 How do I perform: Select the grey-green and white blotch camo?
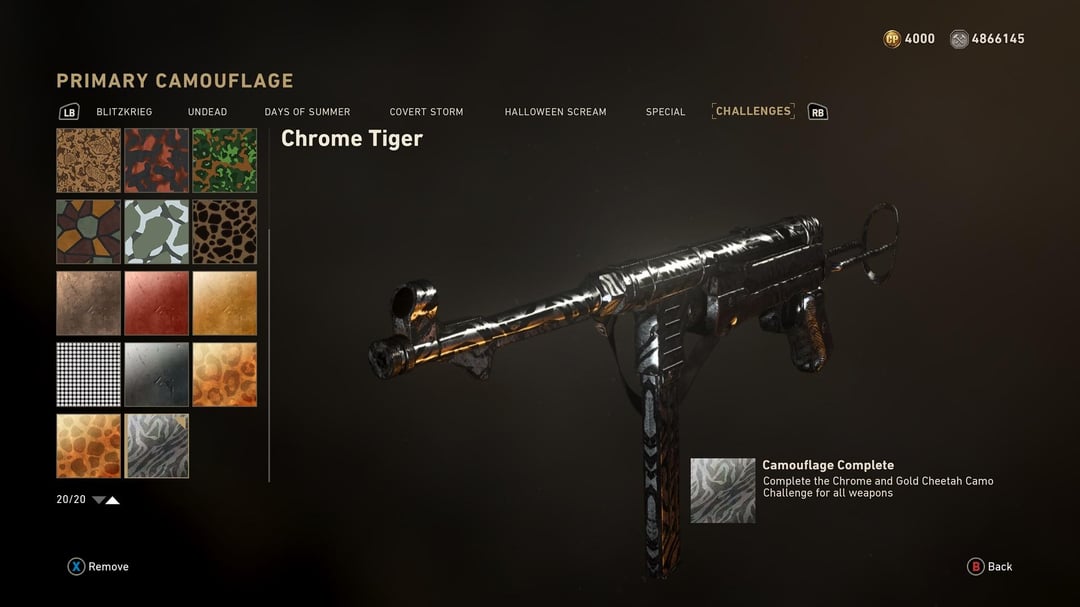coord(156,231)
